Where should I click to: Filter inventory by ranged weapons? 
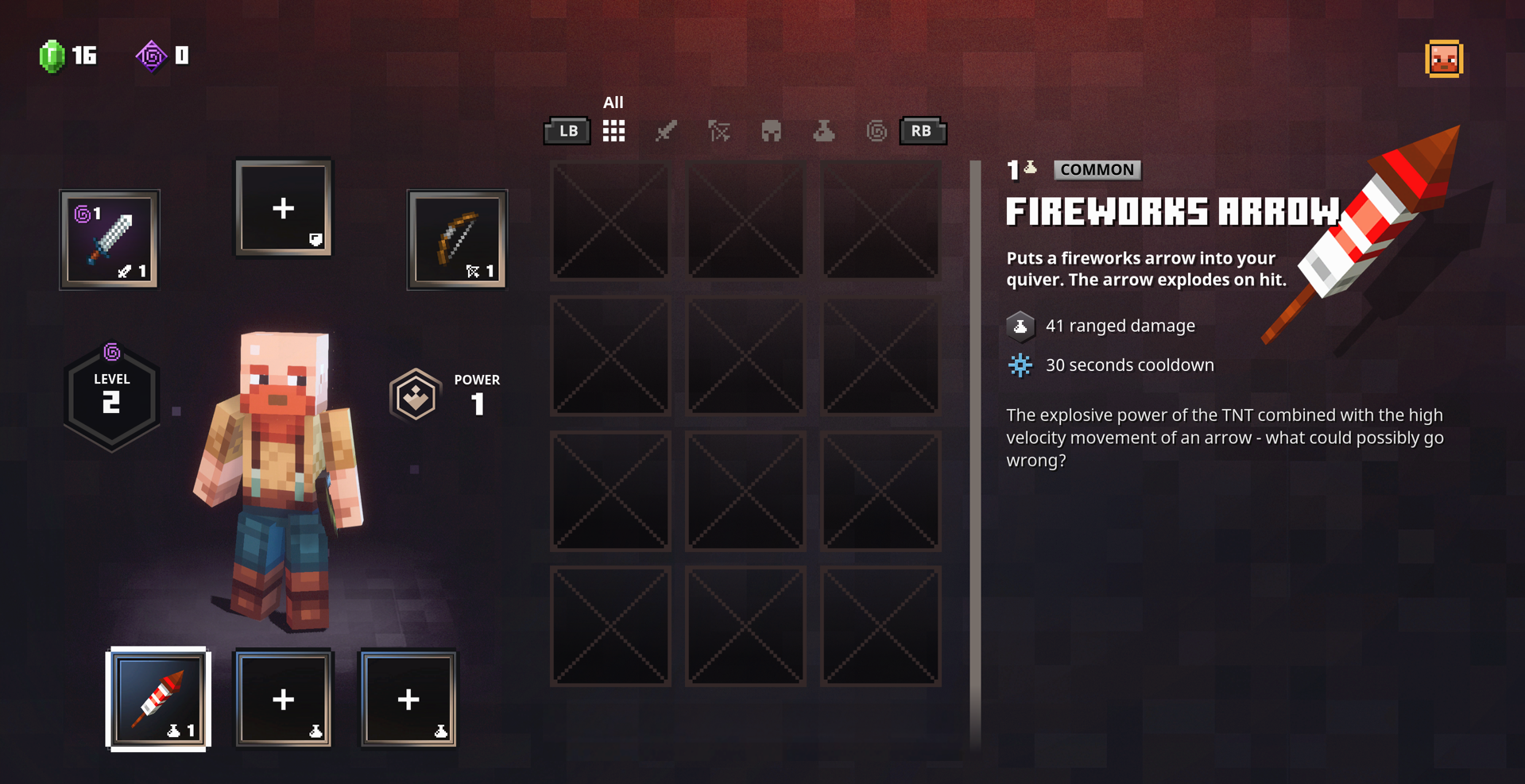[718, 131]
